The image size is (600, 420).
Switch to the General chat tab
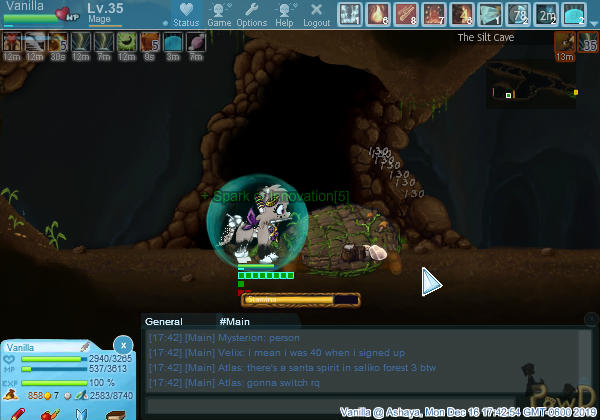pyautogui.click(x=163, y=321)
